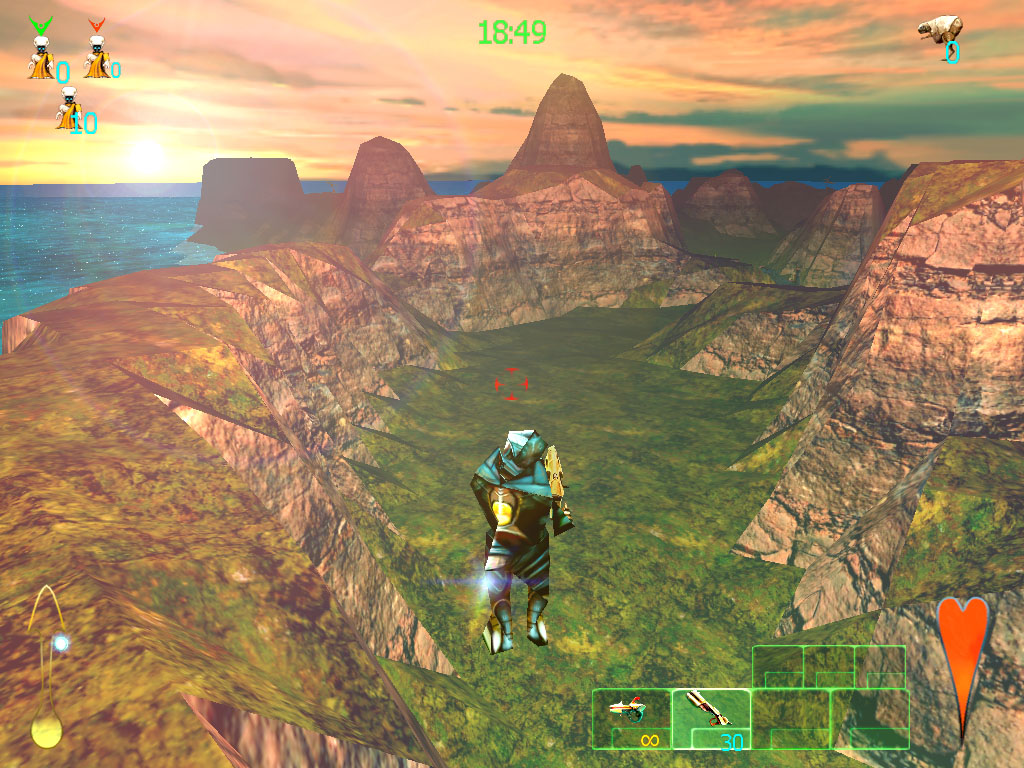
Task: Click the robed figure under the red emblem
Action: (96, 58)
